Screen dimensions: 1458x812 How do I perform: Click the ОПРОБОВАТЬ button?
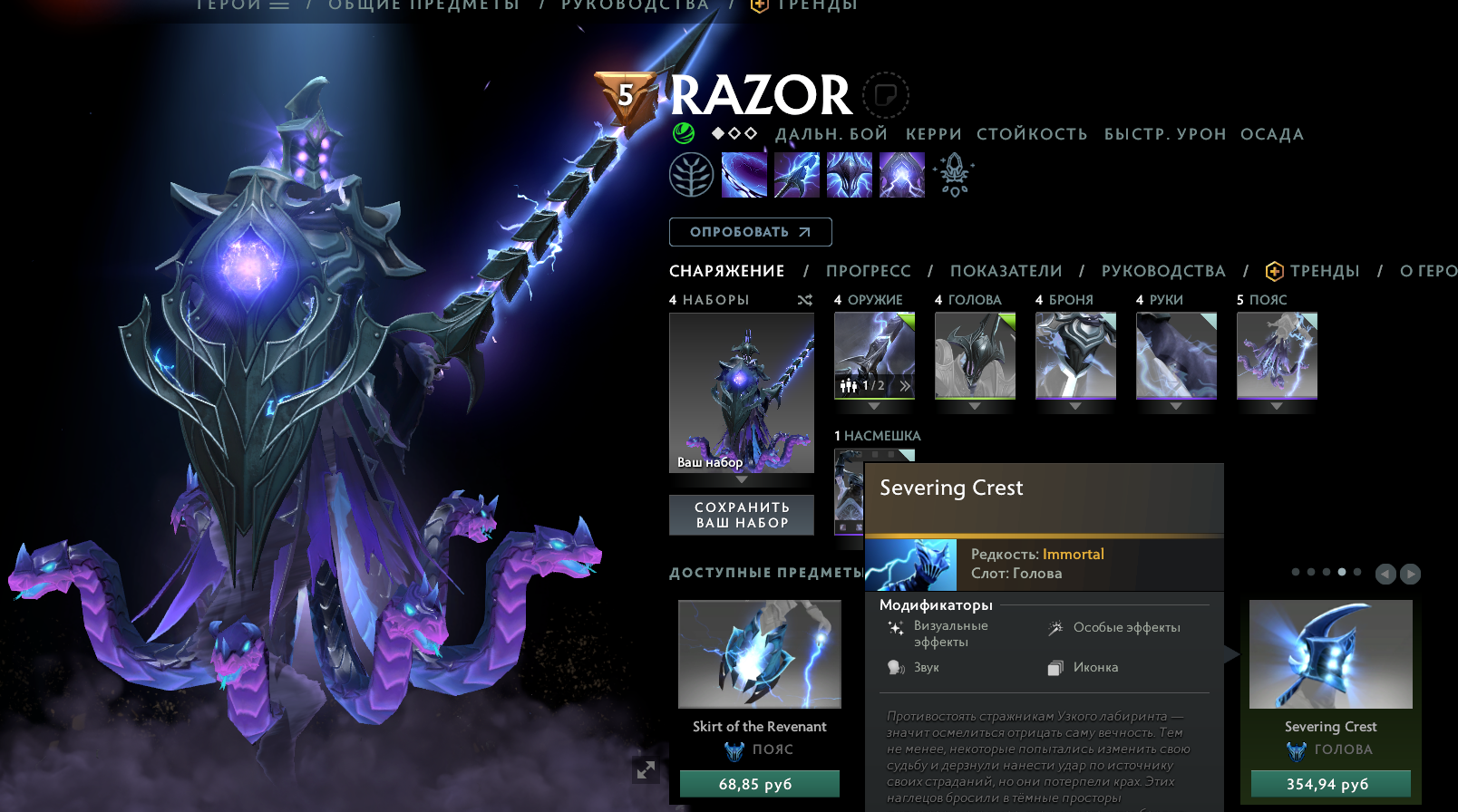750,232
